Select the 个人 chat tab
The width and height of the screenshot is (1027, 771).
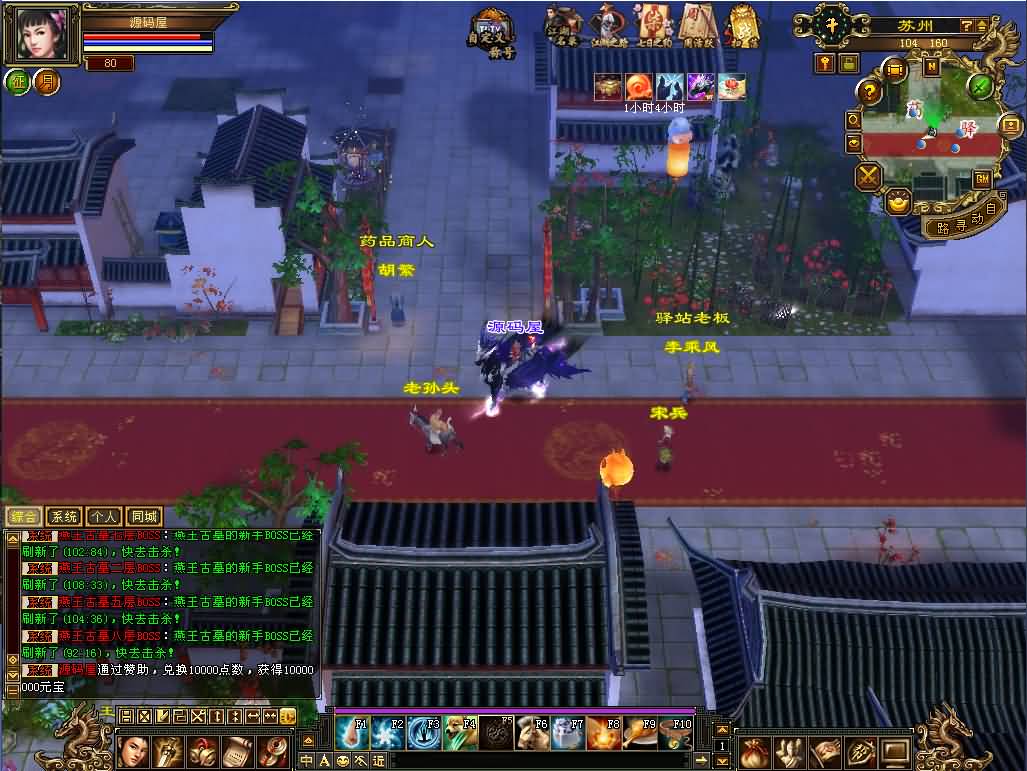click(x=104, y=517)
